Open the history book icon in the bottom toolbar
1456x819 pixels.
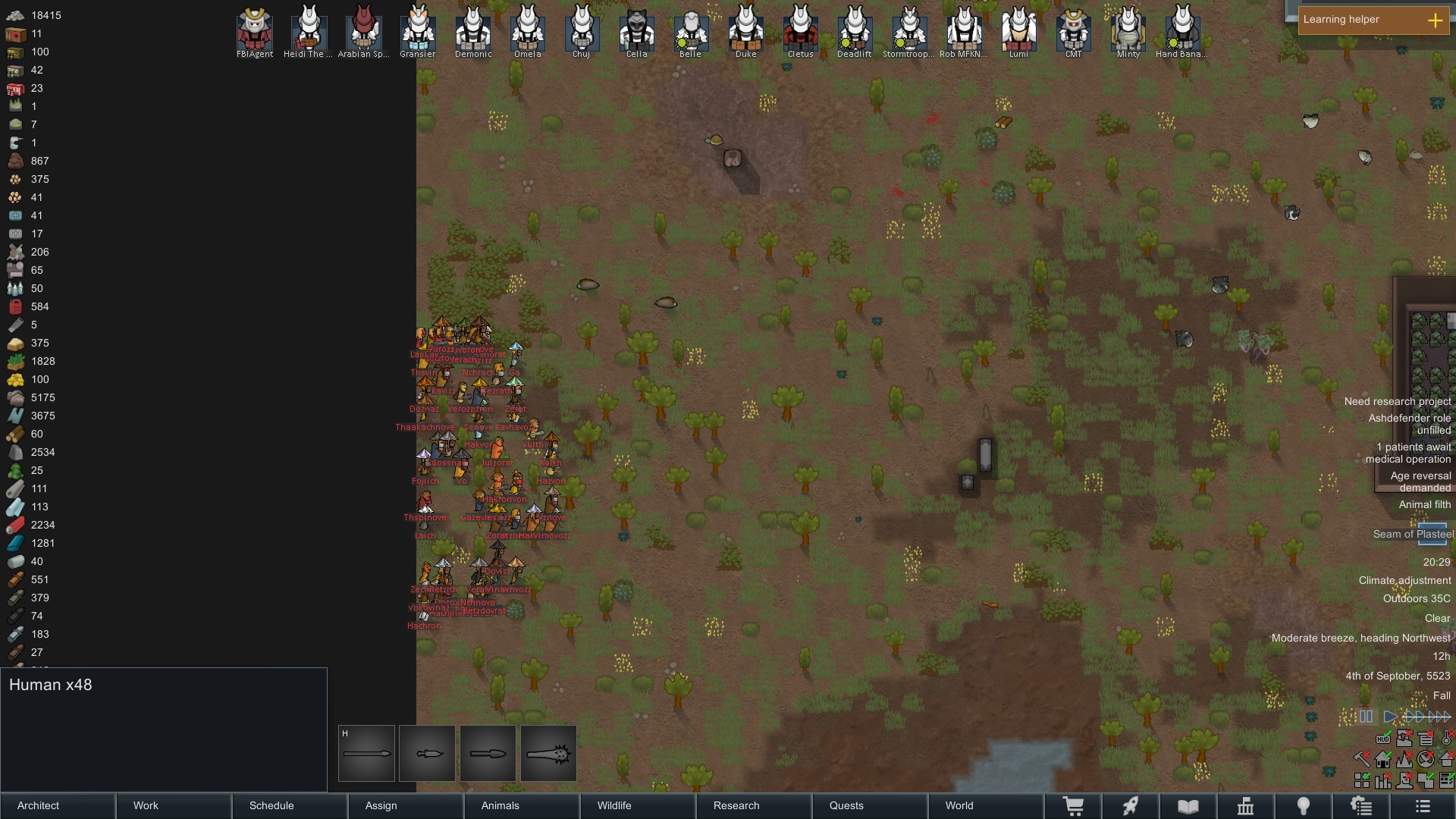click(x=1190, y=806)
